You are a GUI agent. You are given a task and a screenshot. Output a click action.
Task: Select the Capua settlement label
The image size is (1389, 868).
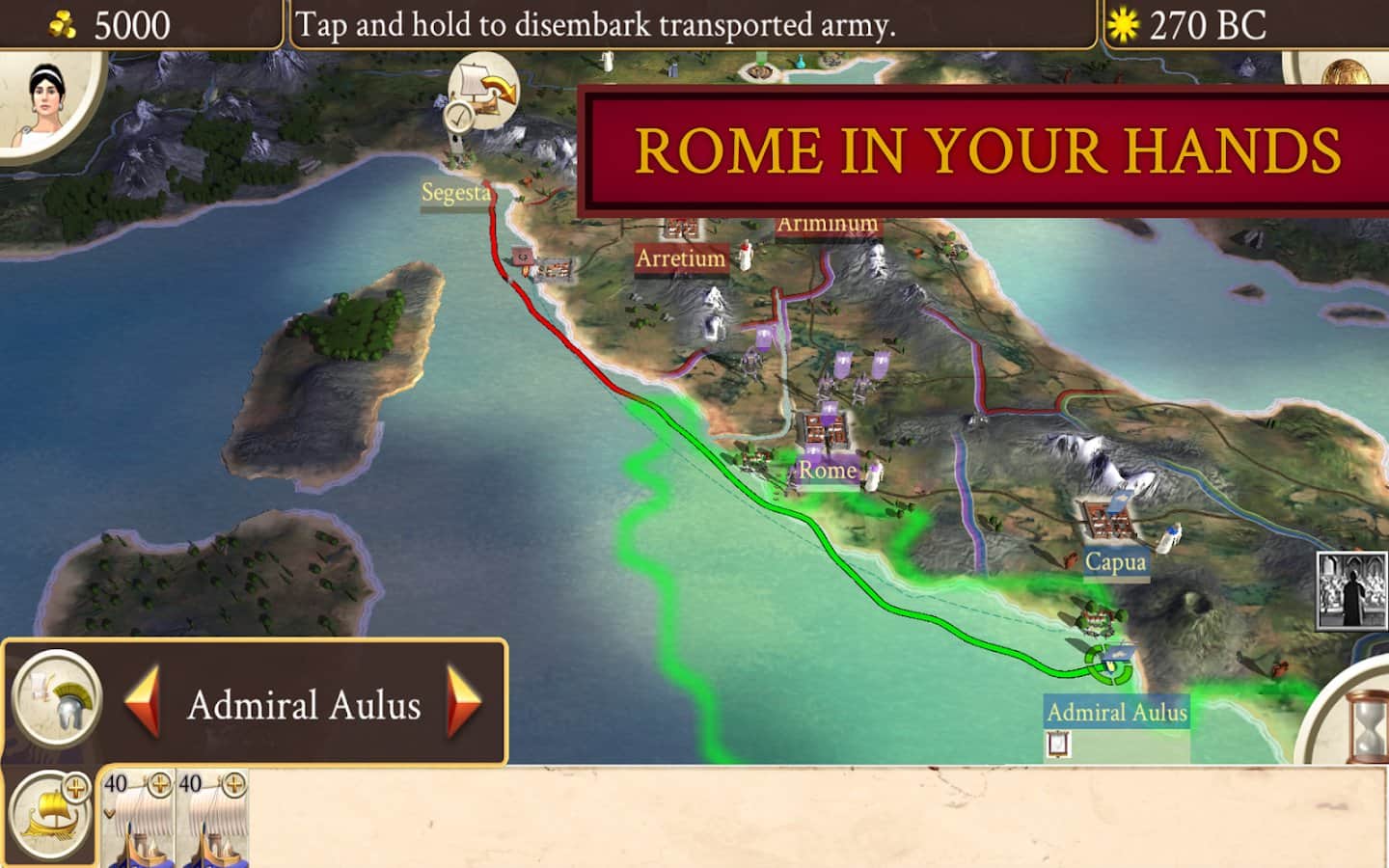(1115, 561)
